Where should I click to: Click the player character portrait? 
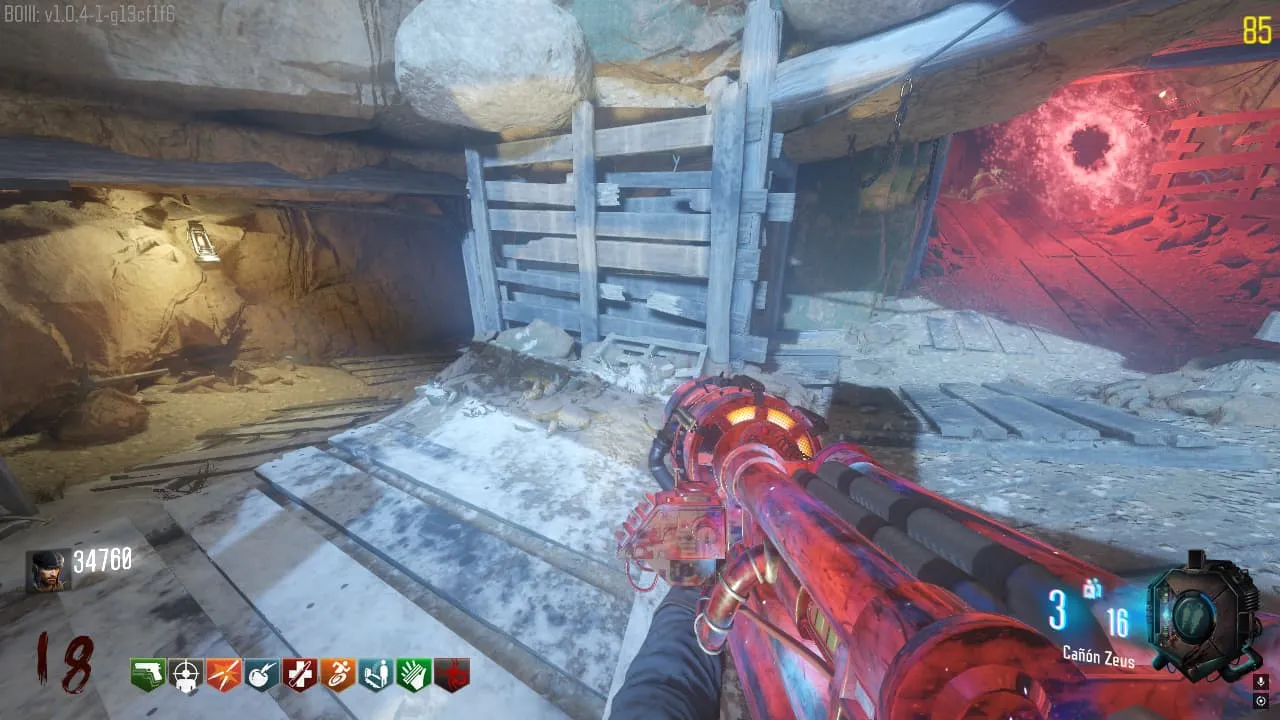coord(48,571)
